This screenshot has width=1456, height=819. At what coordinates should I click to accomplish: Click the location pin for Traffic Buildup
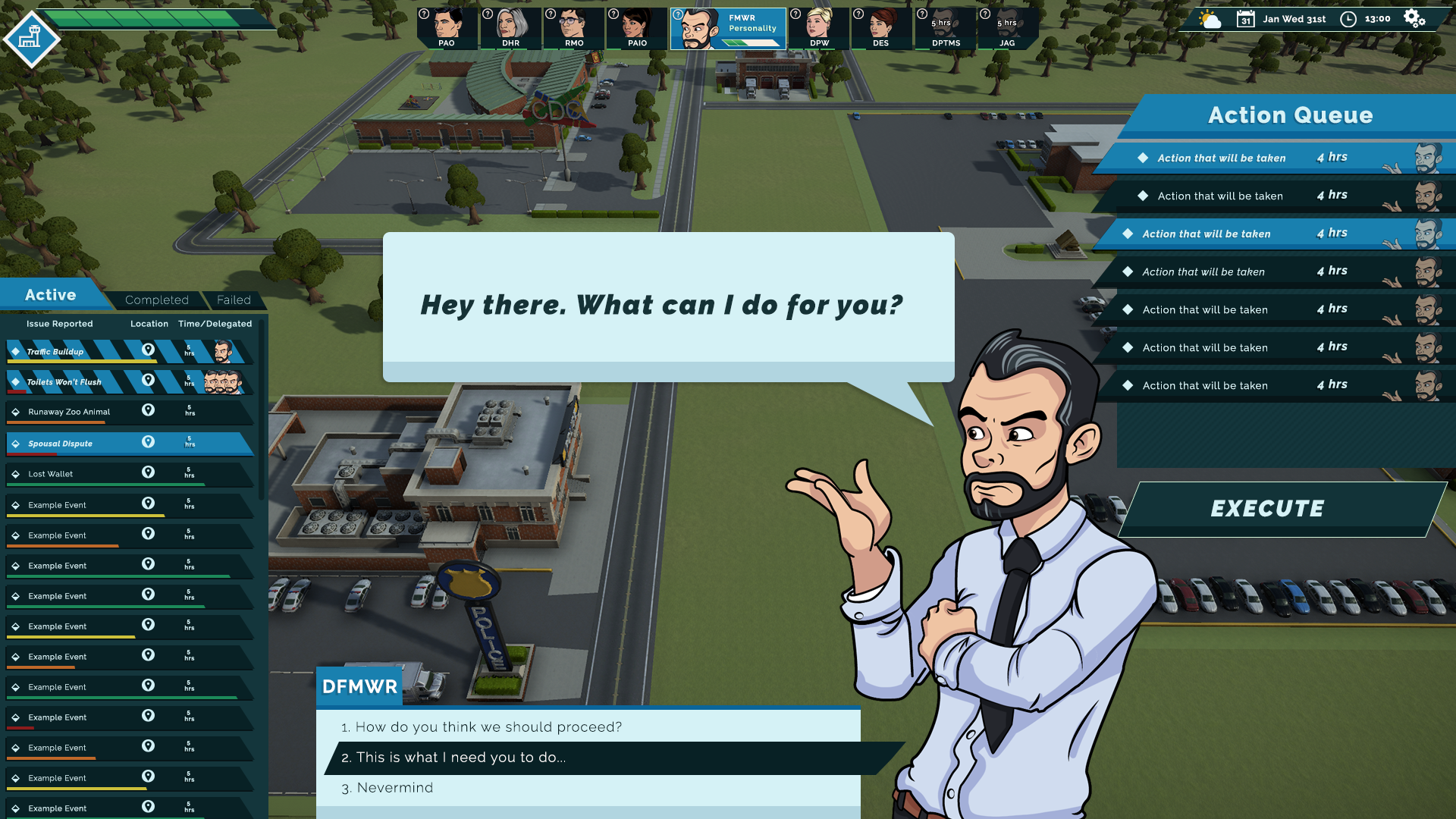coord(148,350)
